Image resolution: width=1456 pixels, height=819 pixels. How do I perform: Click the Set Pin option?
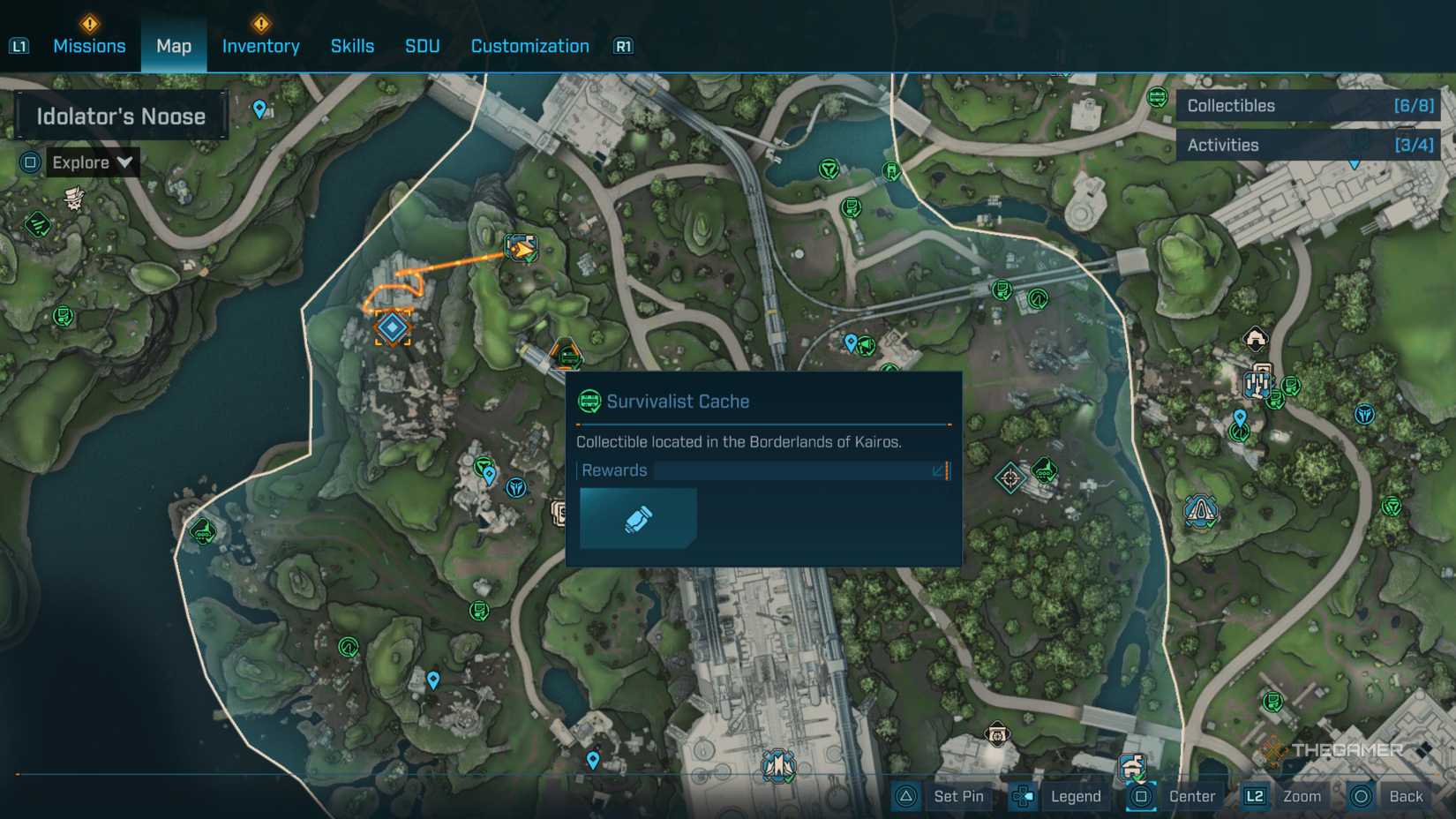tap(941, 796)
